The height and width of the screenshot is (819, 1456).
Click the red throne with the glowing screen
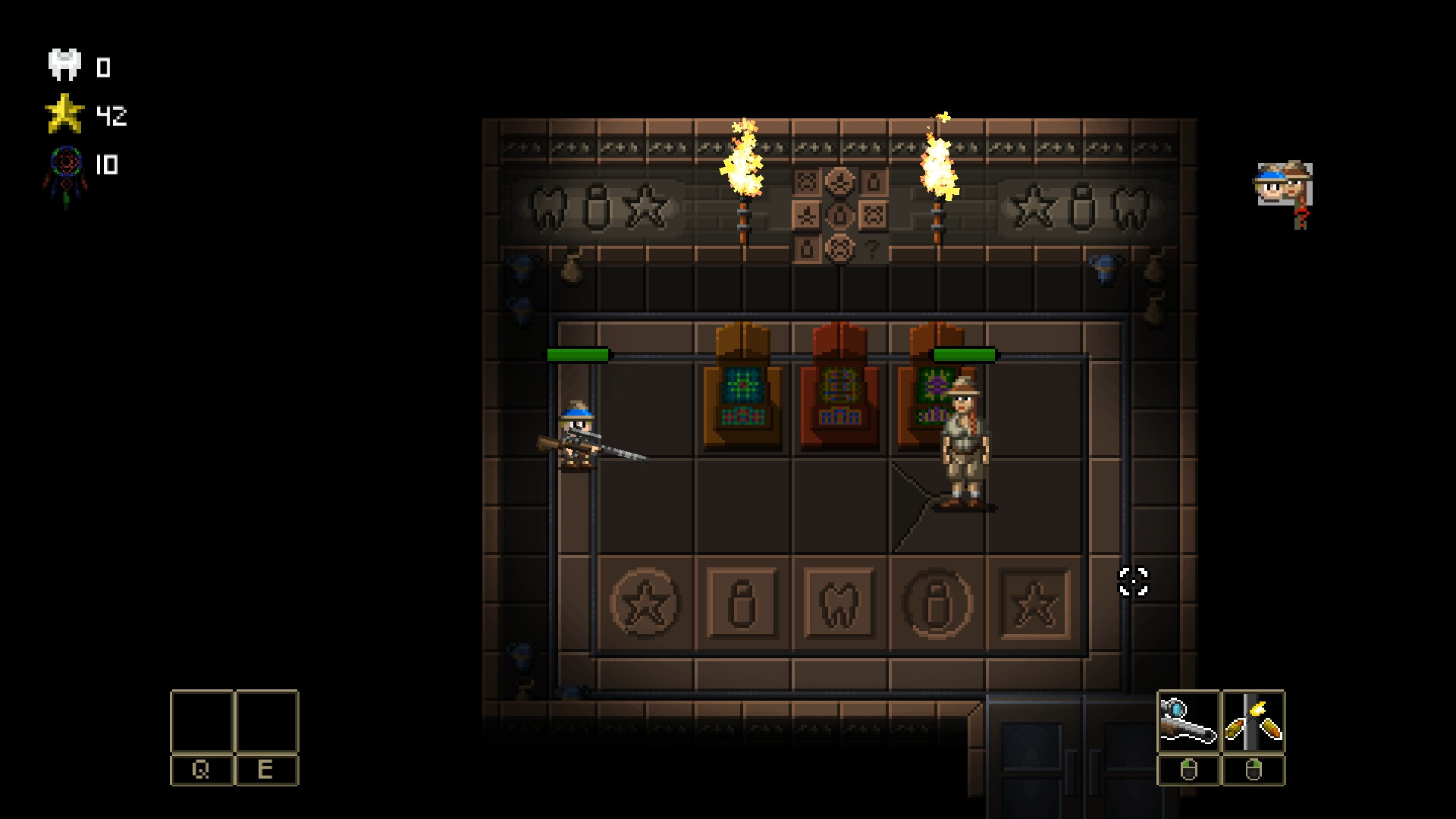tap(839, 387)
